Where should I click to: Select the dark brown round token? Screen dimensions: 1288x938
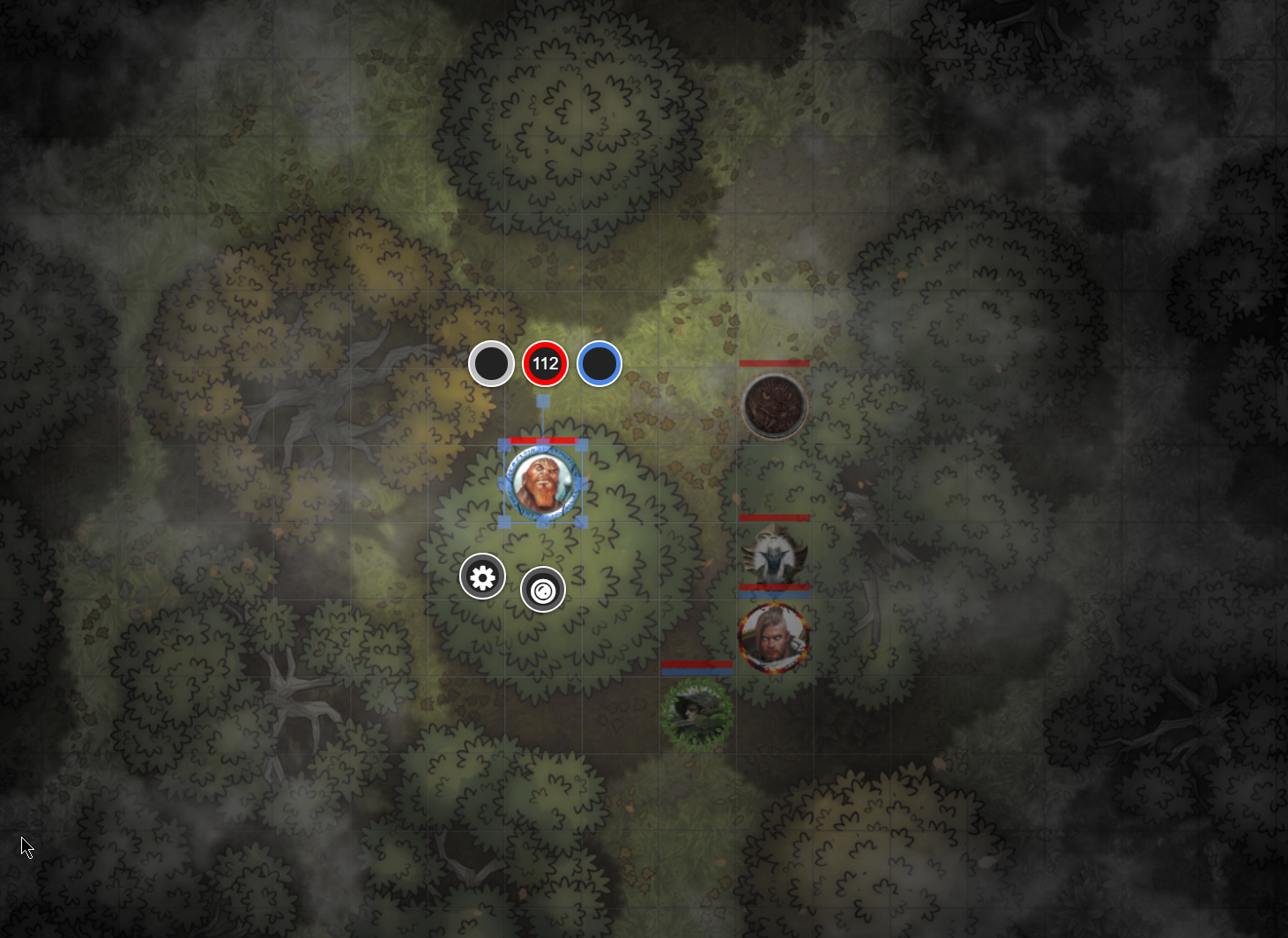[x=774, y=406]
